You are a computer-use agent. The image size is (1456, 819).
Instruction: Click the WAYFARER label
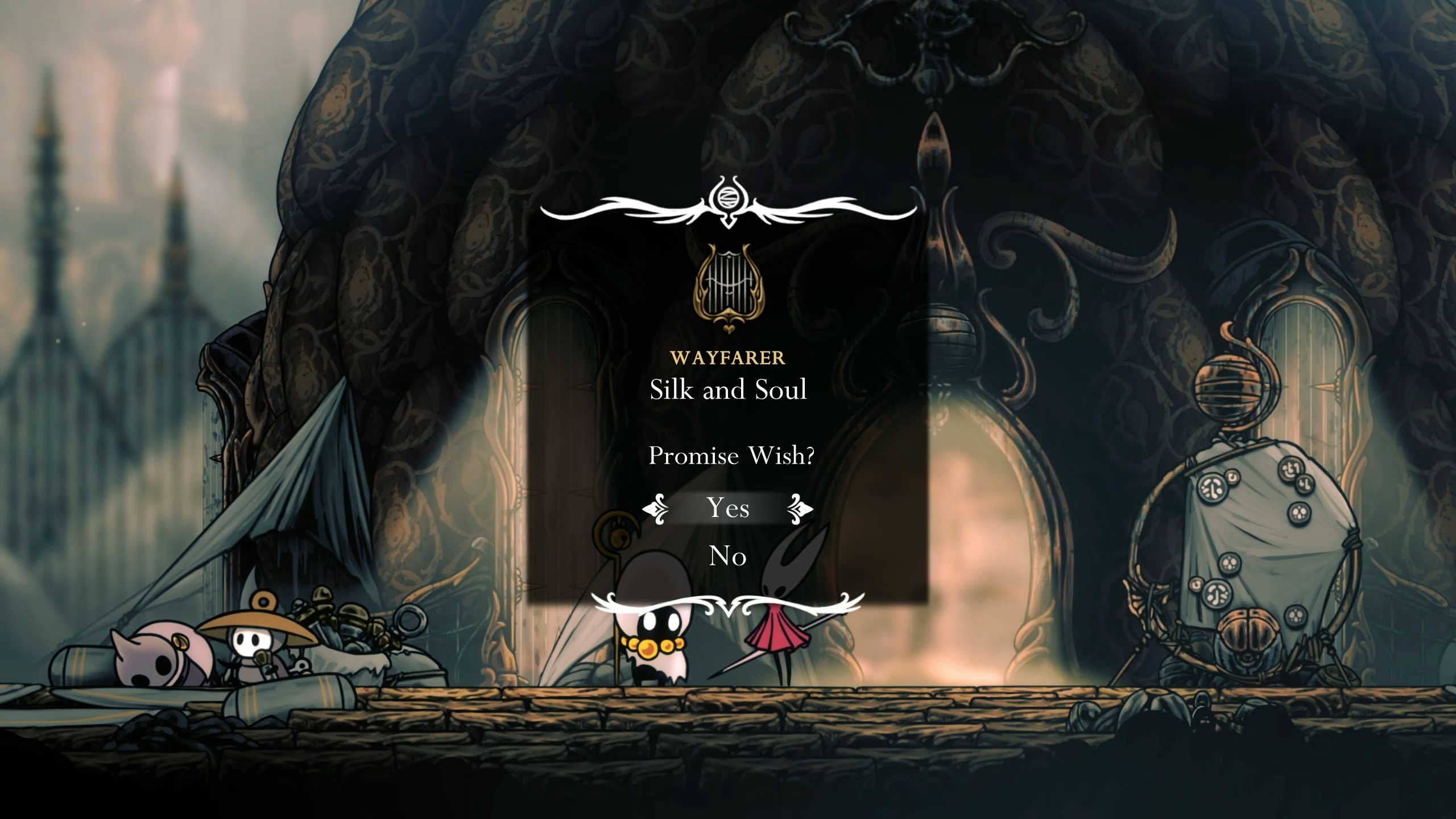pyautogui.click(x=729, y=357)
